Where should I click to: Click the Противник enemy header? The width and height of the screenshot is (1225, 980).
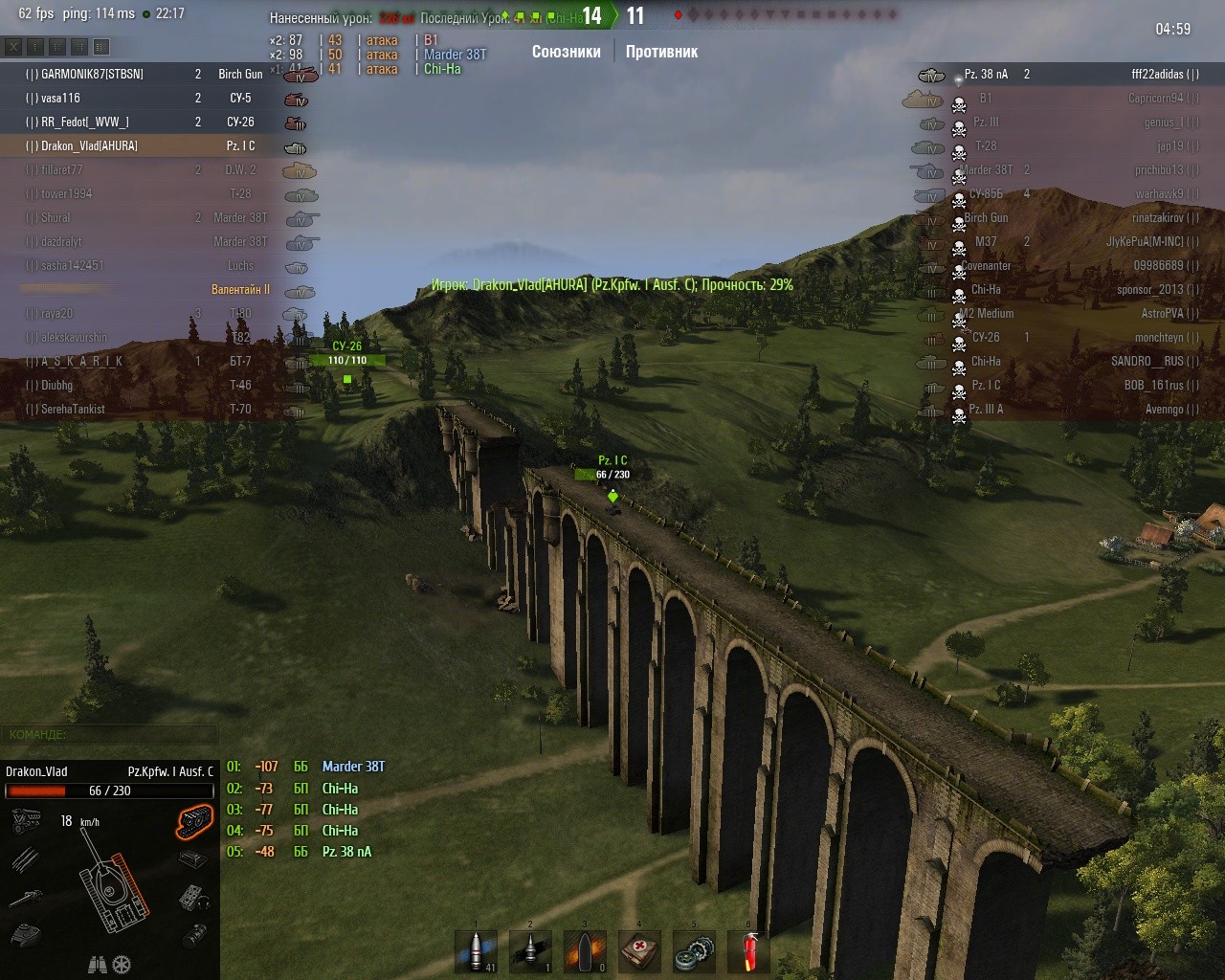point(661,52)
